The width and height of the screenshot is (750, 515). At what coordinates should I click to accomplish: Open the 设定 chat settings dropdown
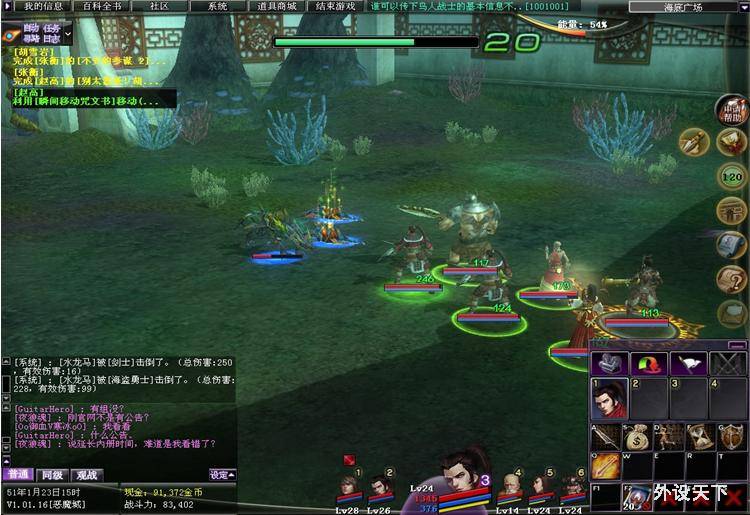click(221, 474)
